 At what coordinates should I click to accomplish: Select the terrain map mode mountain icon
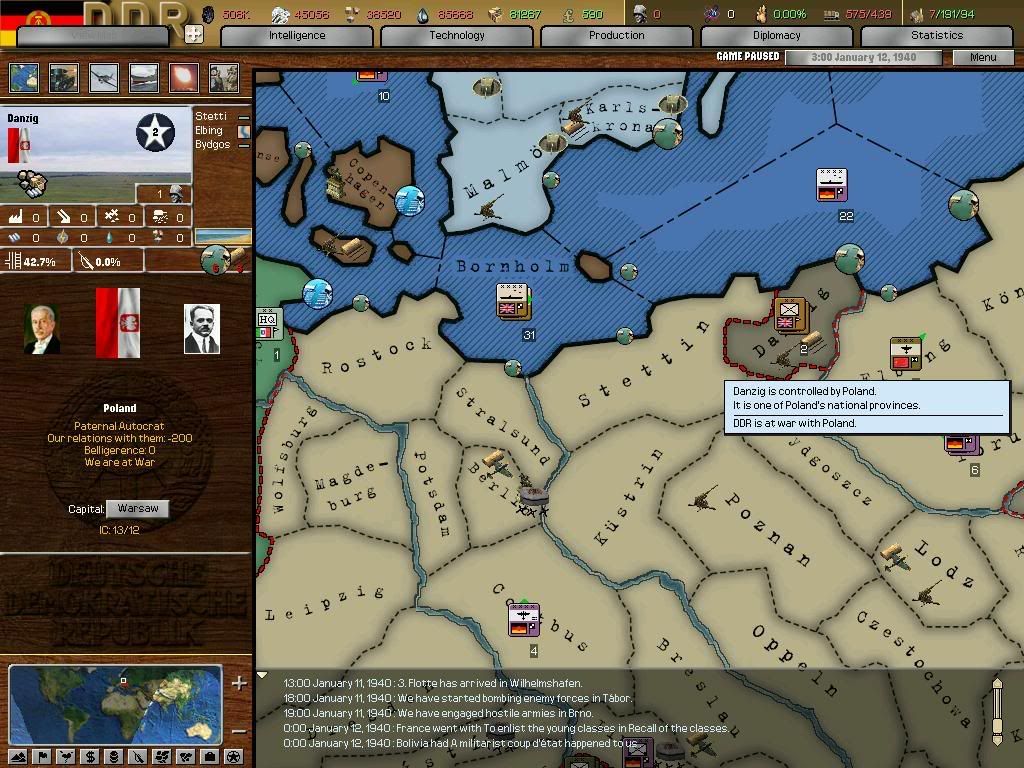pyautogui.click(x=19, y=756)
